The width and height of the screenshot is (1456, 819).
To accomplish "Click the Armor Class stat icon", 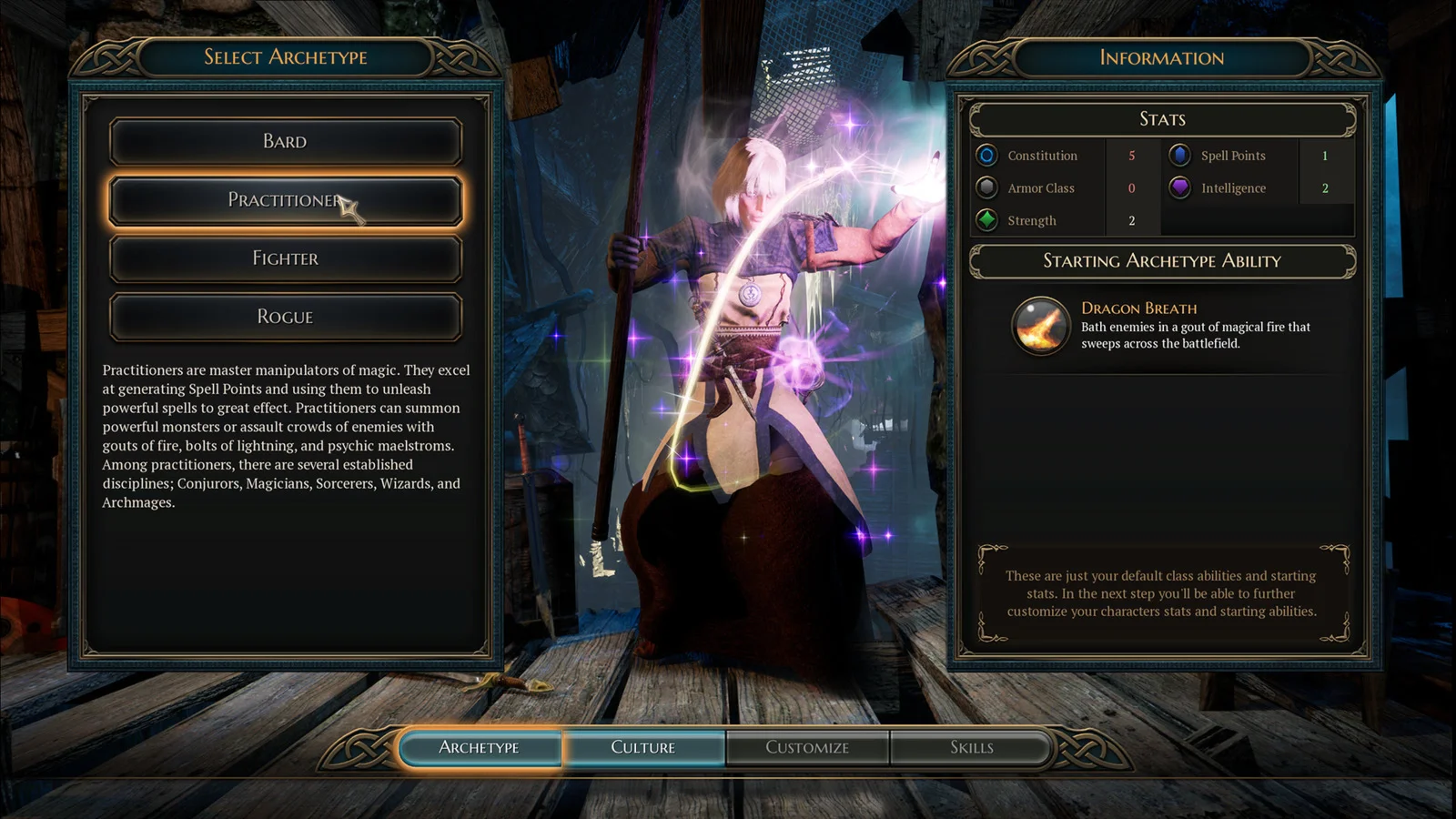I will pyautogui.click(x=986, y=188).
